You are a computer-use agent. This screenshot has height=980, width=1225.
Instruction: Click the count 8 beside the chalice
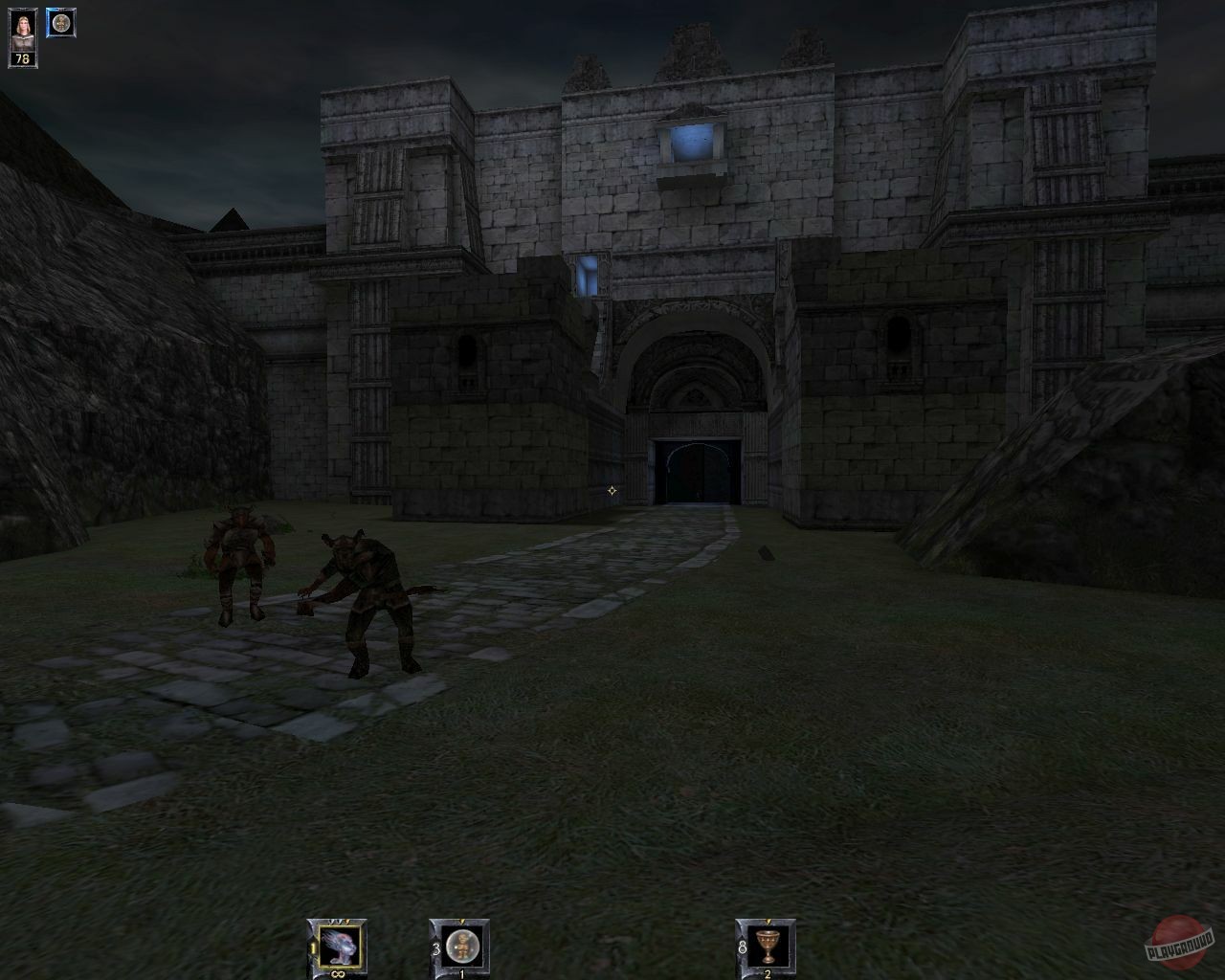pos(743,947)
